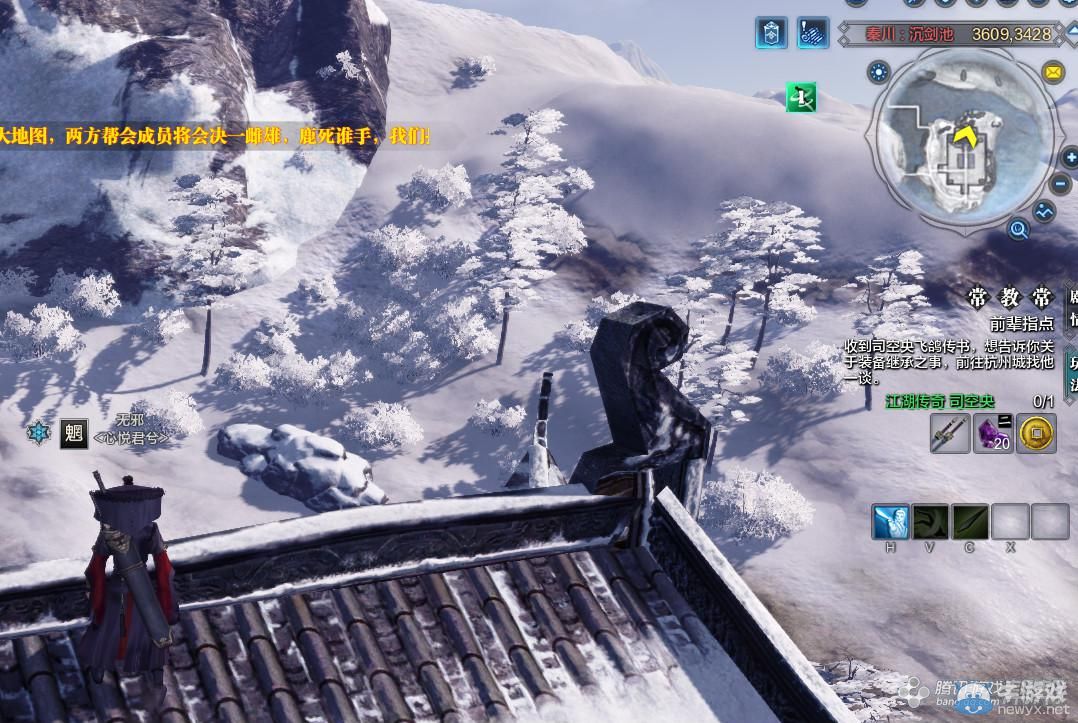Open the 前辈指点 quest entry
1078x723 pixels.
pos(1021,324)
